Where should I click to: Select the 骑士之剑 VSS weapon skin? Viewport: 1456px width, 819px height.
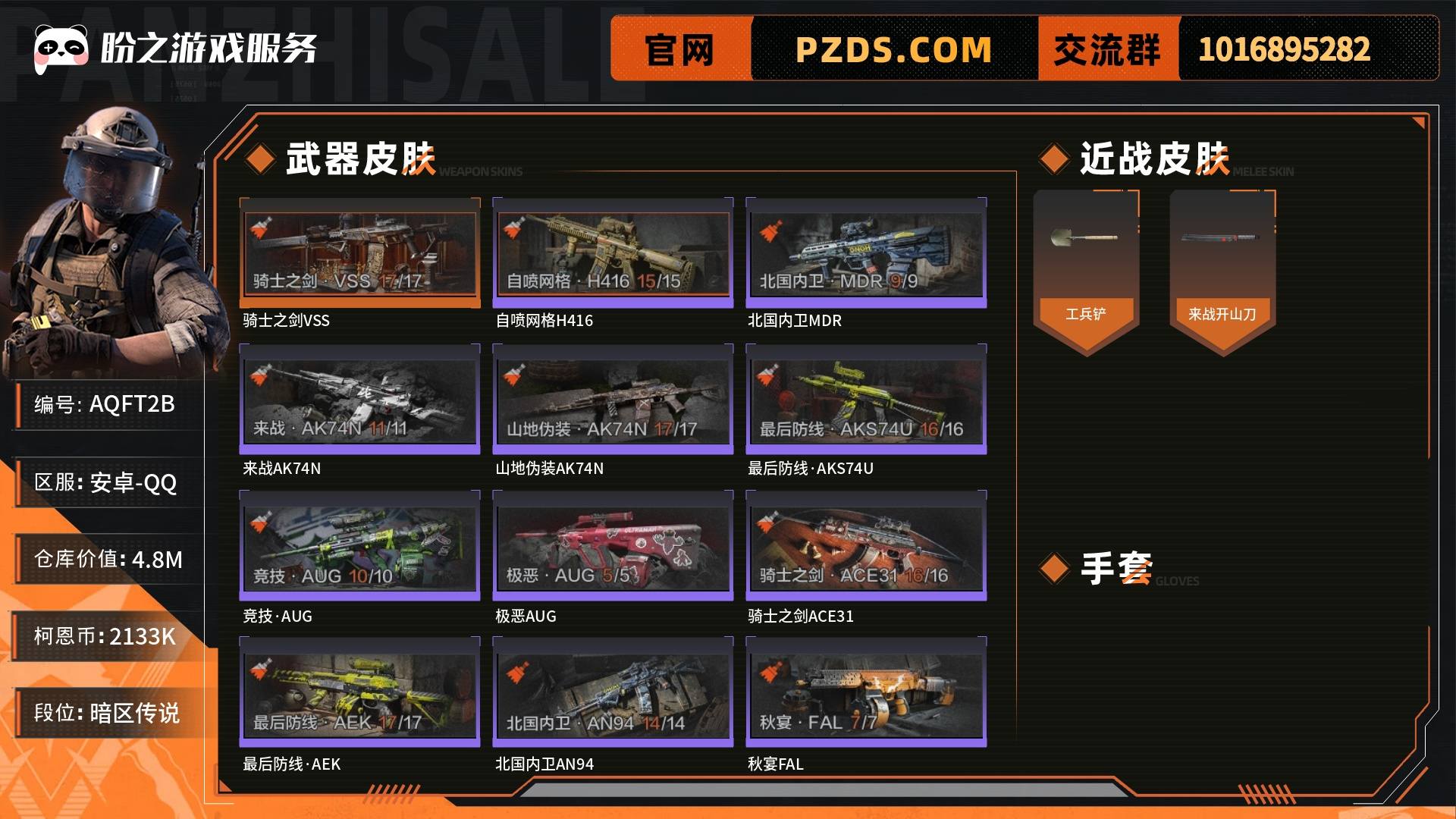point(359,253)
